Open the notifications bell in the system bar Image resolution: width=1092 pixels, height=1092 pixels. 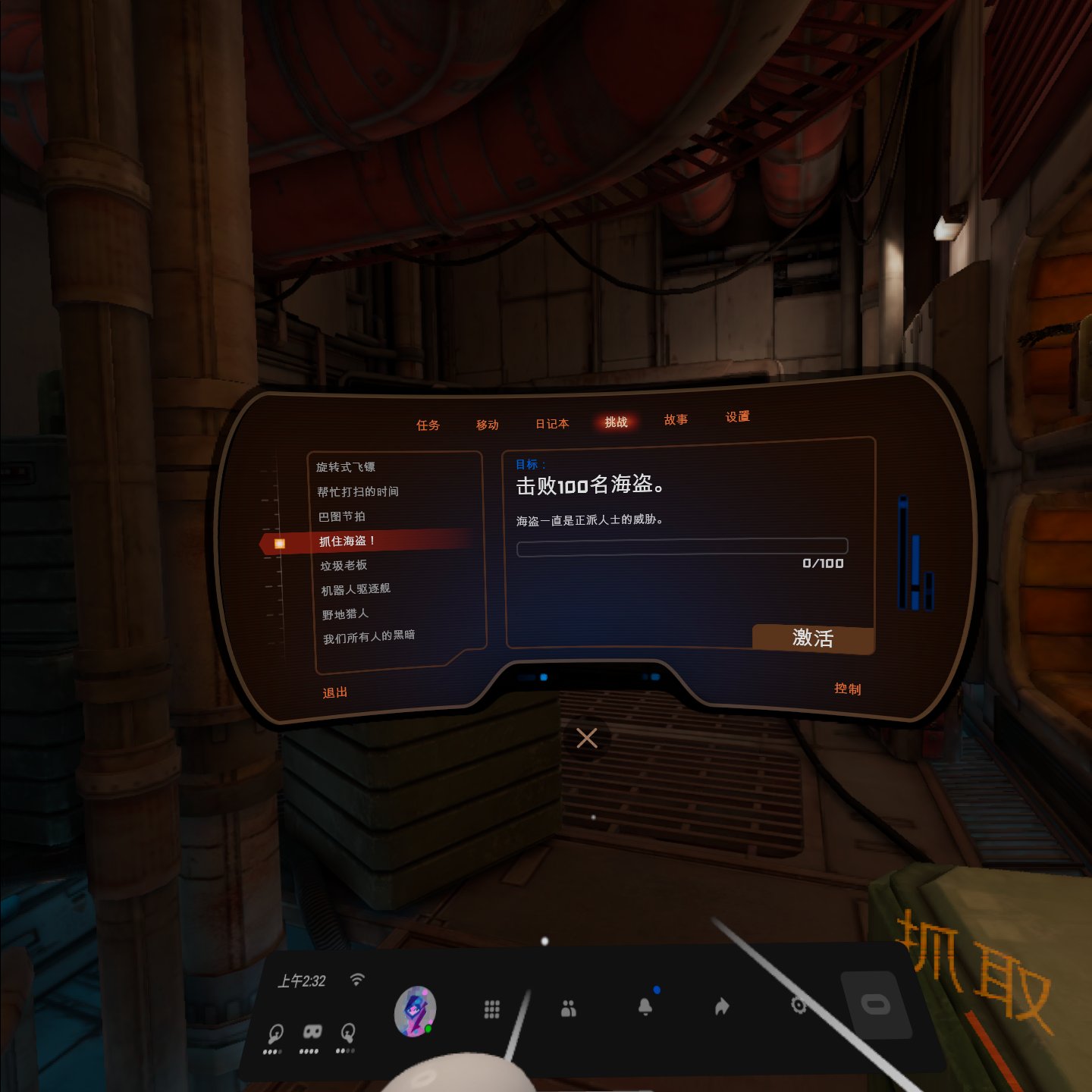pyautogui.click(x=645, y=1006)
